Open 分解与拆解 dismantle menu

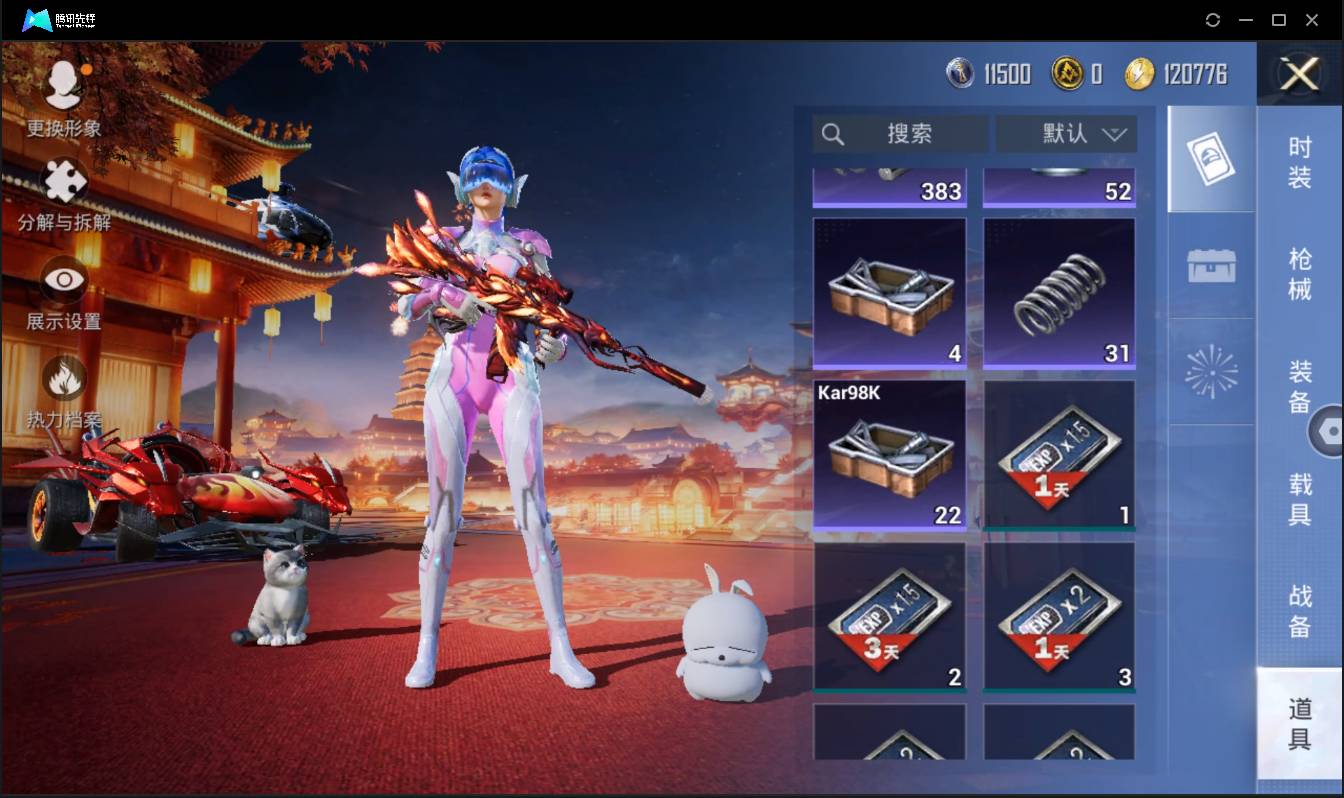(x=64, y=194)
